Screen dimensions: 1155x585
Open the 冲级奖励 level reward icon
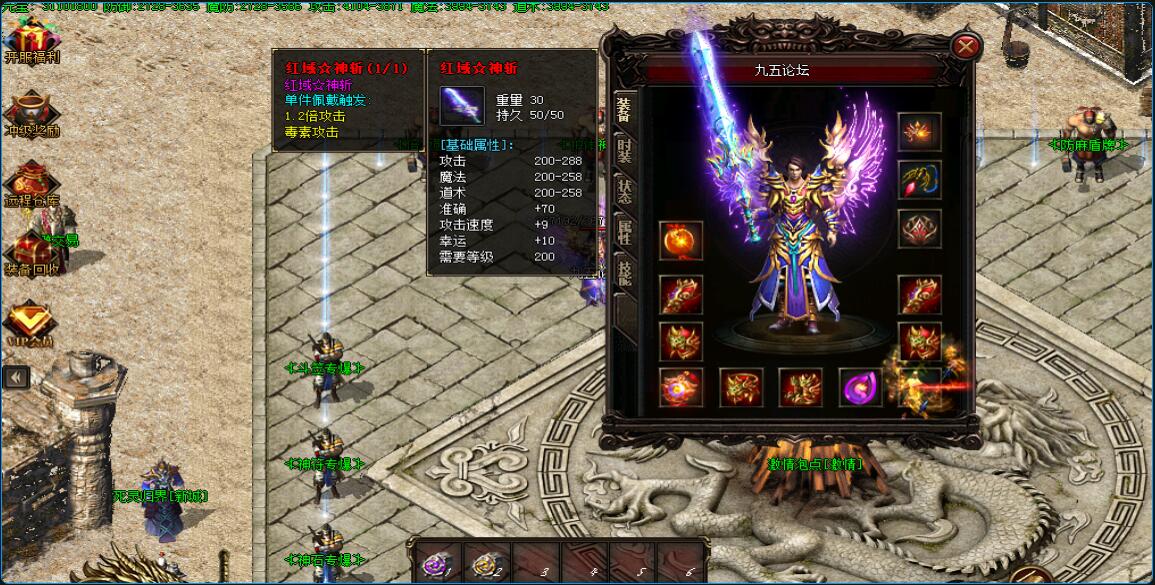(x=30, y=112)
